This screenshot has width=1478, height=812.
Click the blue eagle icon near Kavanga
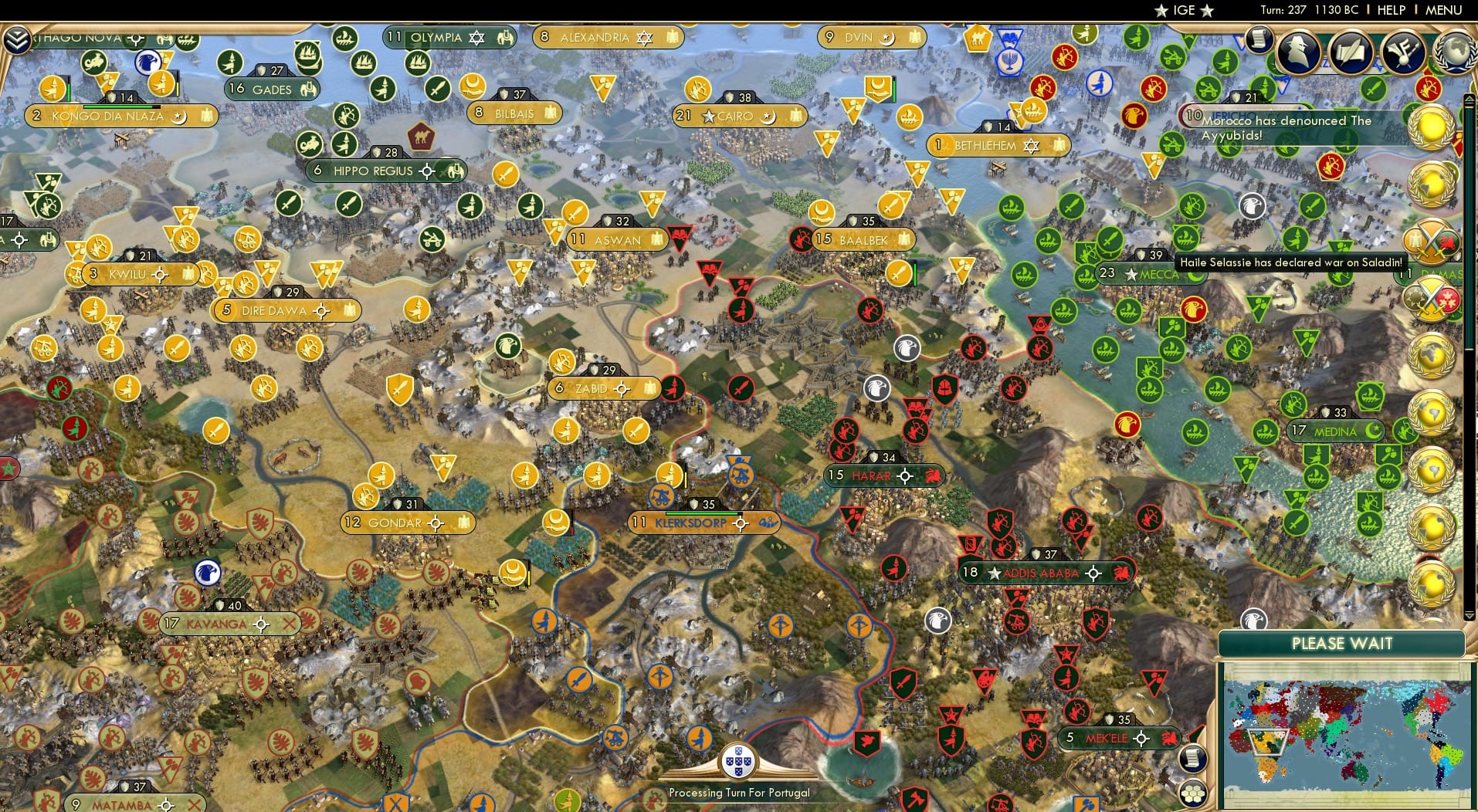click(x=206, y=574)
